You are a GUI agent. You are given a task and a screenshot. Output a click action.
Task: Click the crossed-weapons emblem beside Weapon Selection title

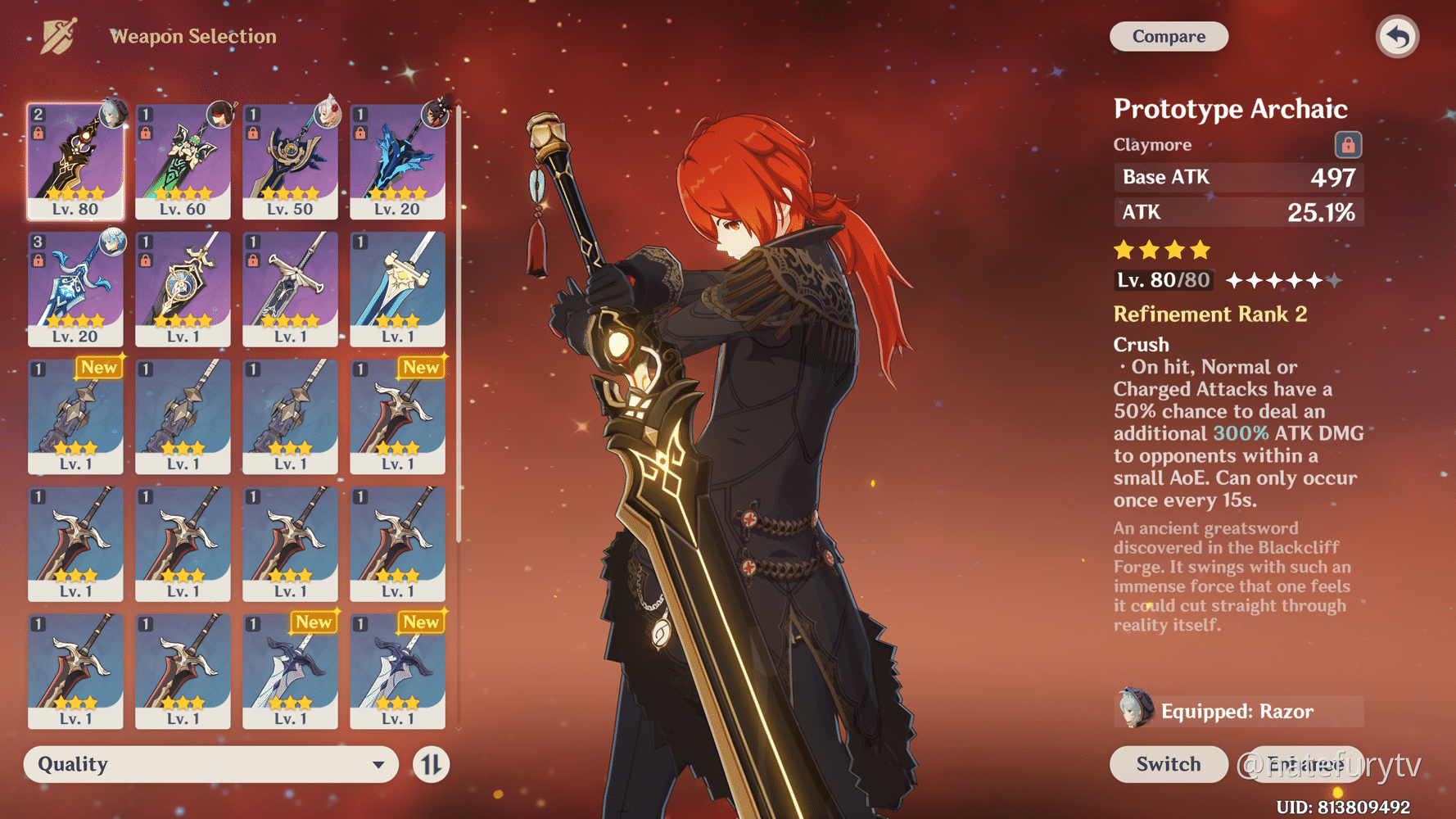click(x=56, y=36)
